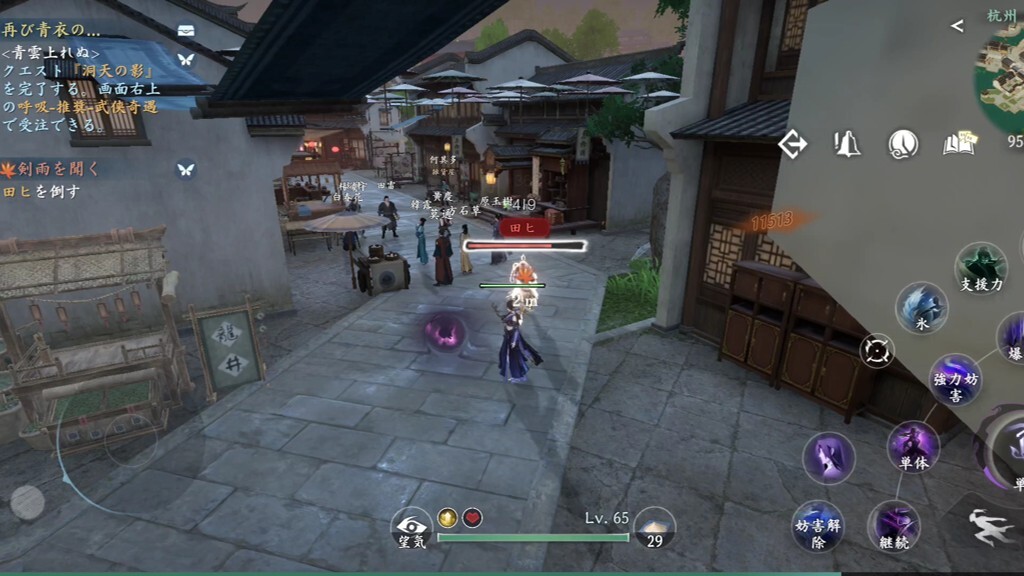Open the book guide icon

(x=958, y=145)
